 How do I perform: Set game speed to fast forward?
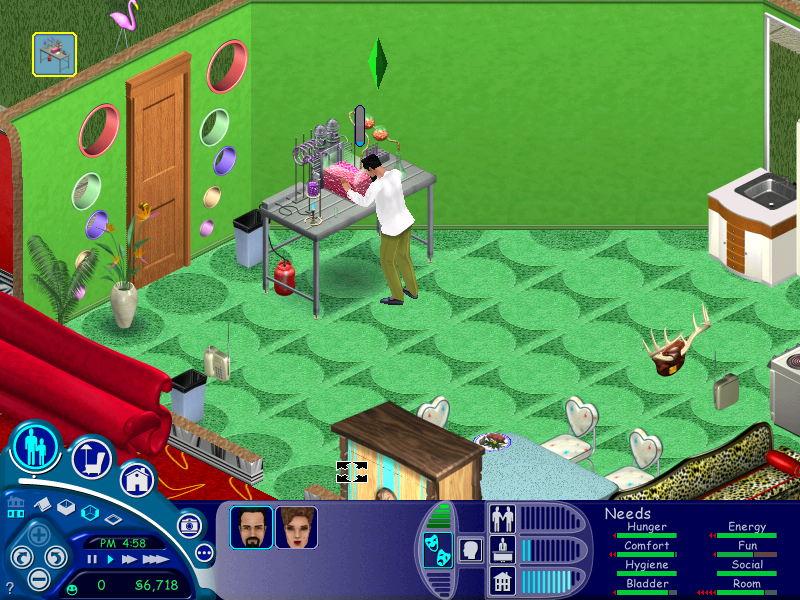tap(128, 559)
